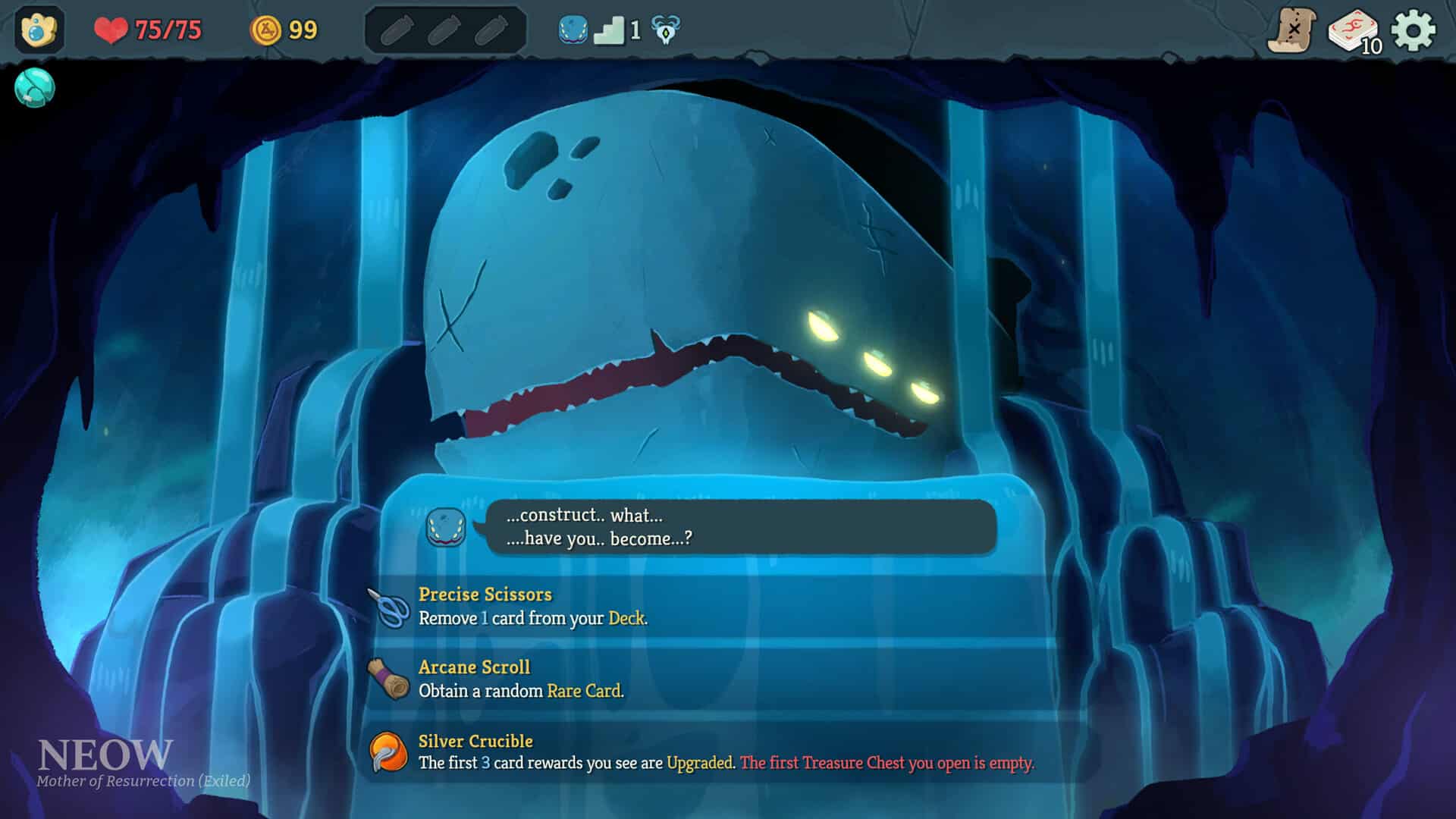Choose the Precise Scissors reward option
The width and height of the screenshot is (1456, 819).
coord(531,607)
